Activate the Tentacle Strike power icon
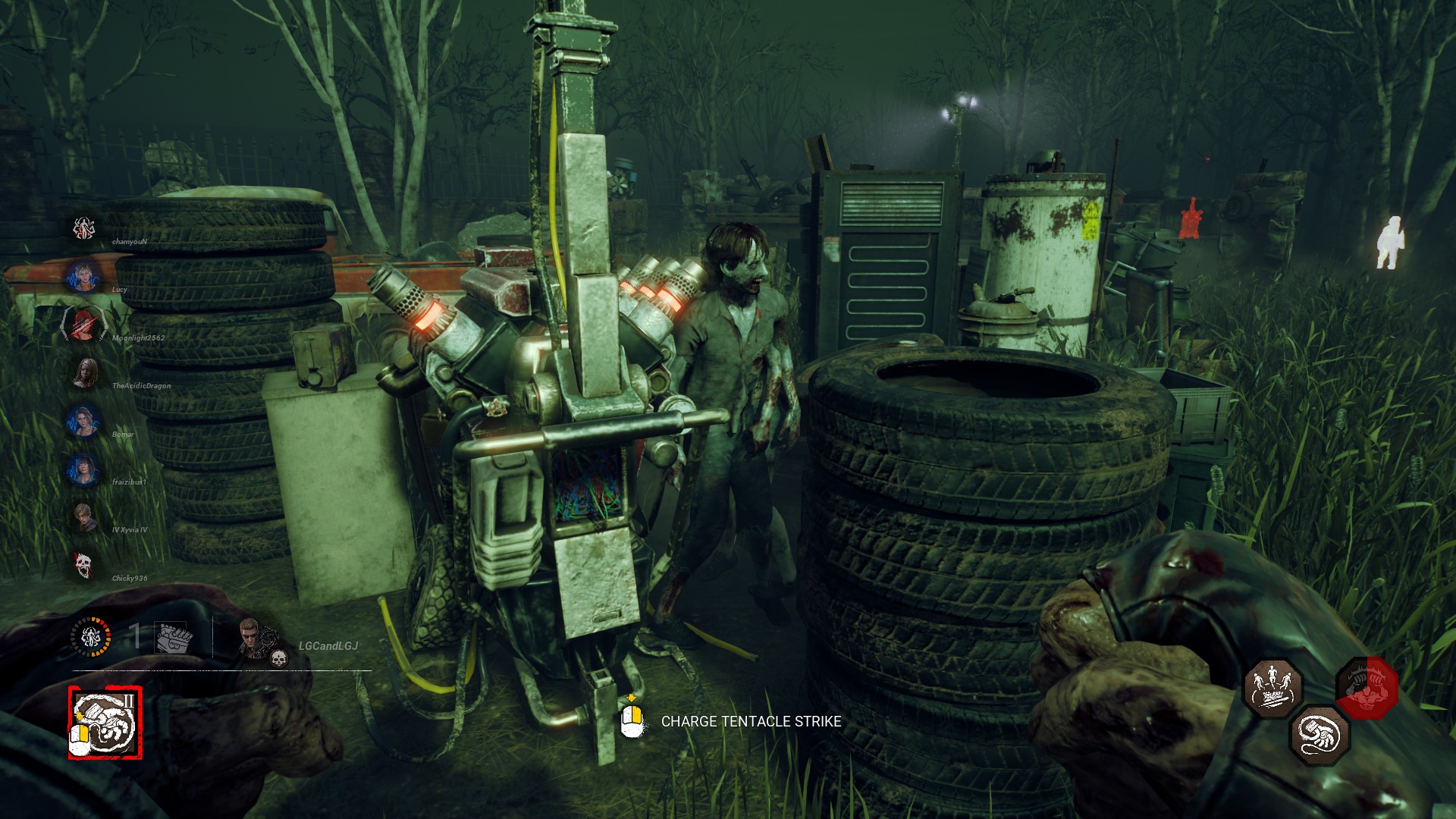Viewport: 1456px width, 819px height. pyautogui.click(x=105, y=723)
